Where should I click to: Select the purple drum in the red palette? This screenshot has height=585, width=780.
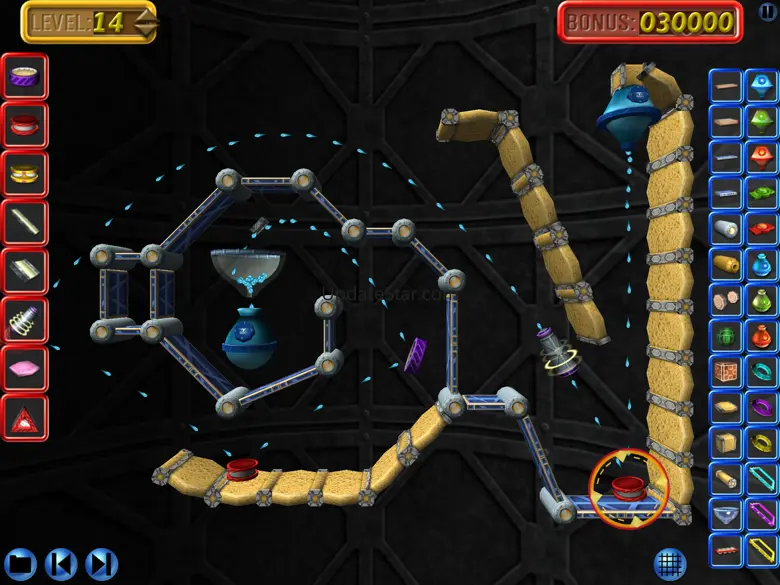coord(24,76)
